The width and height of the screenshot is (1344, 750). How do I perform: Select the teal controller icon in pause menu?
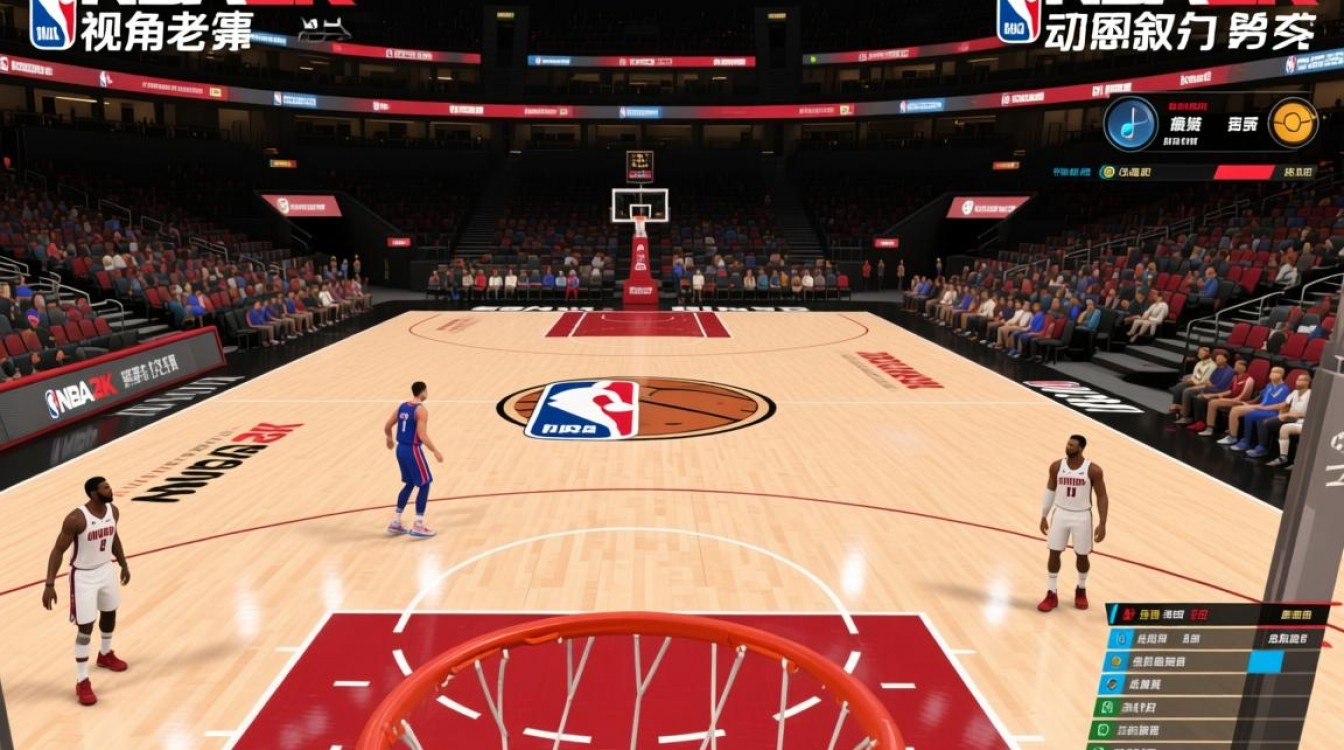(x=1112, y=683)
